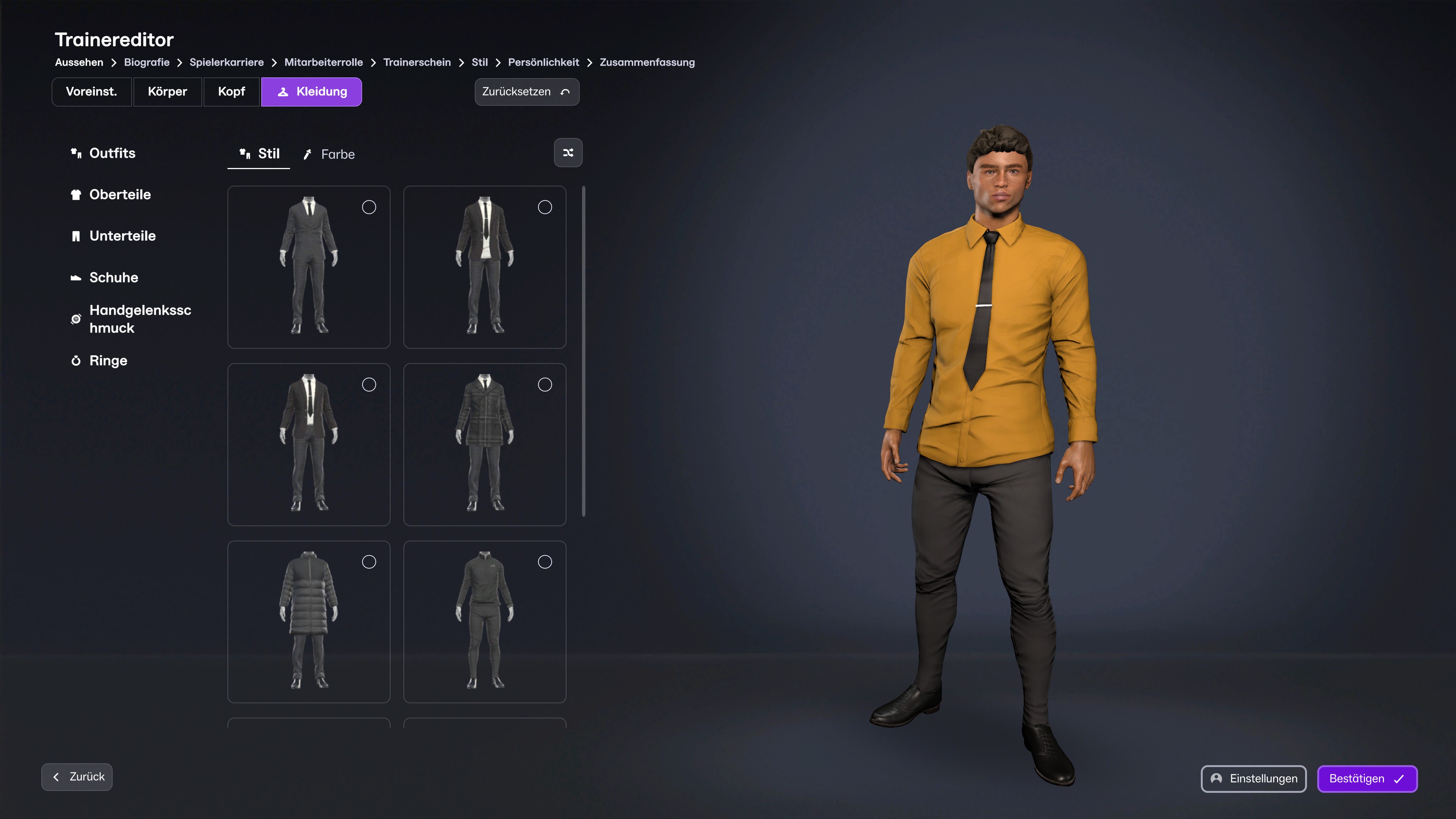
Task: Open the Körper tab
Action: (x=167, y=91)
